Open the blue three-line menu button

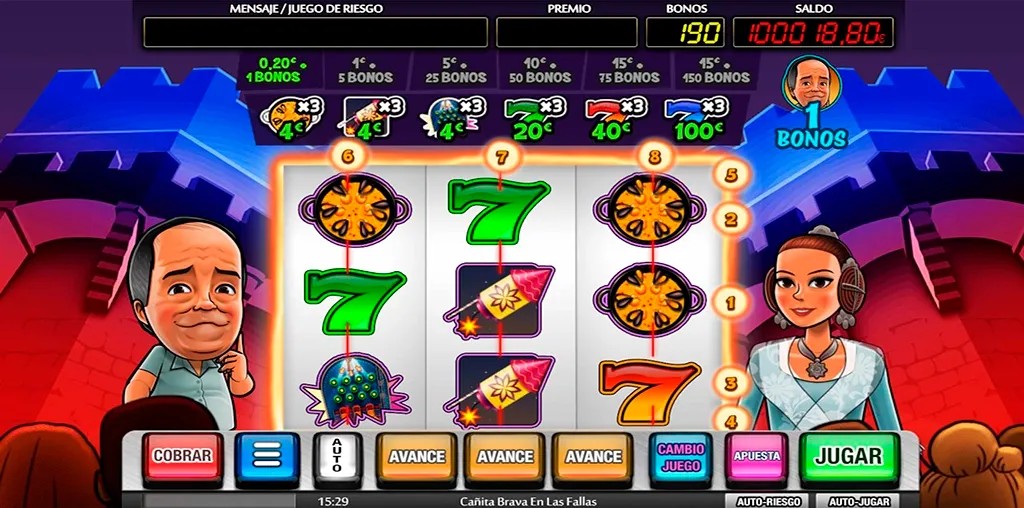[267, 457]
